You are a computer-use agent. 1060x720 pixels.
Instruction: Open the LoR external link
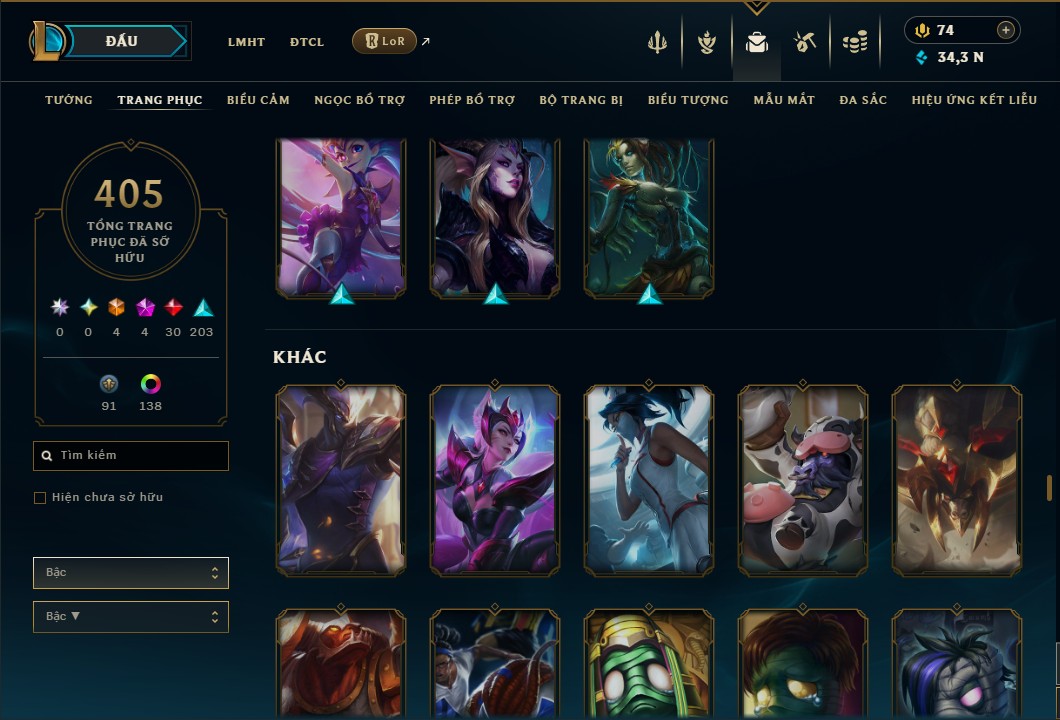pyautogui.click(x=385, y=41)
